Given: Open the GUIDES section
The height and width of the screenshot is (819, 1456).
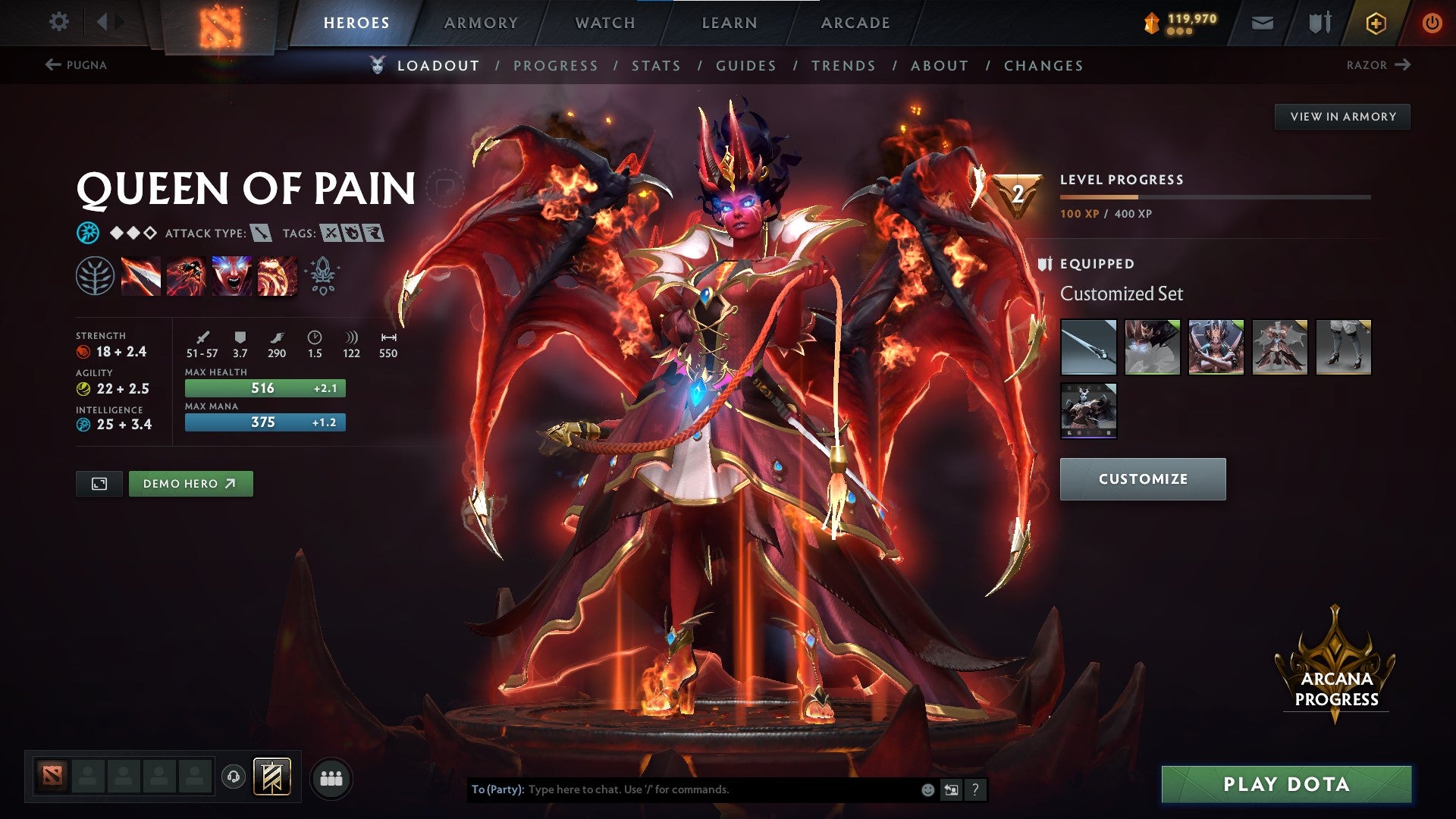Looking at the screenshot, I should click(745, 66).
